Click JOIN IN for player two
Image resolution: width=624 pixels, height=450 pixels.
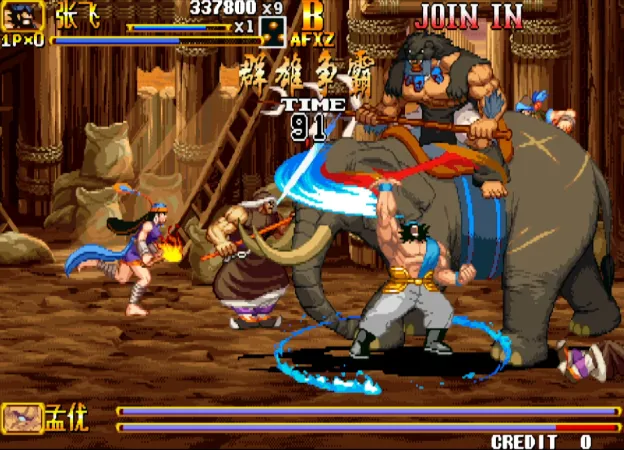point(469,15)
